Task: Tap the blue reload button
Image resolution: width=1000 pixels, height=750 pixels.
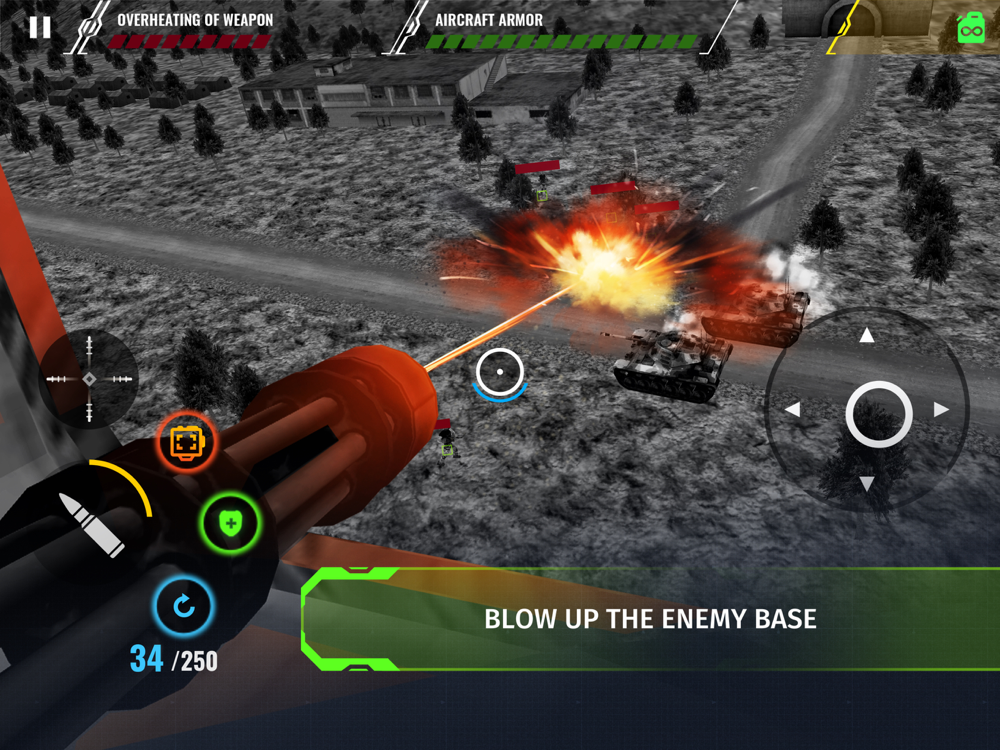Action: (184, 606)
